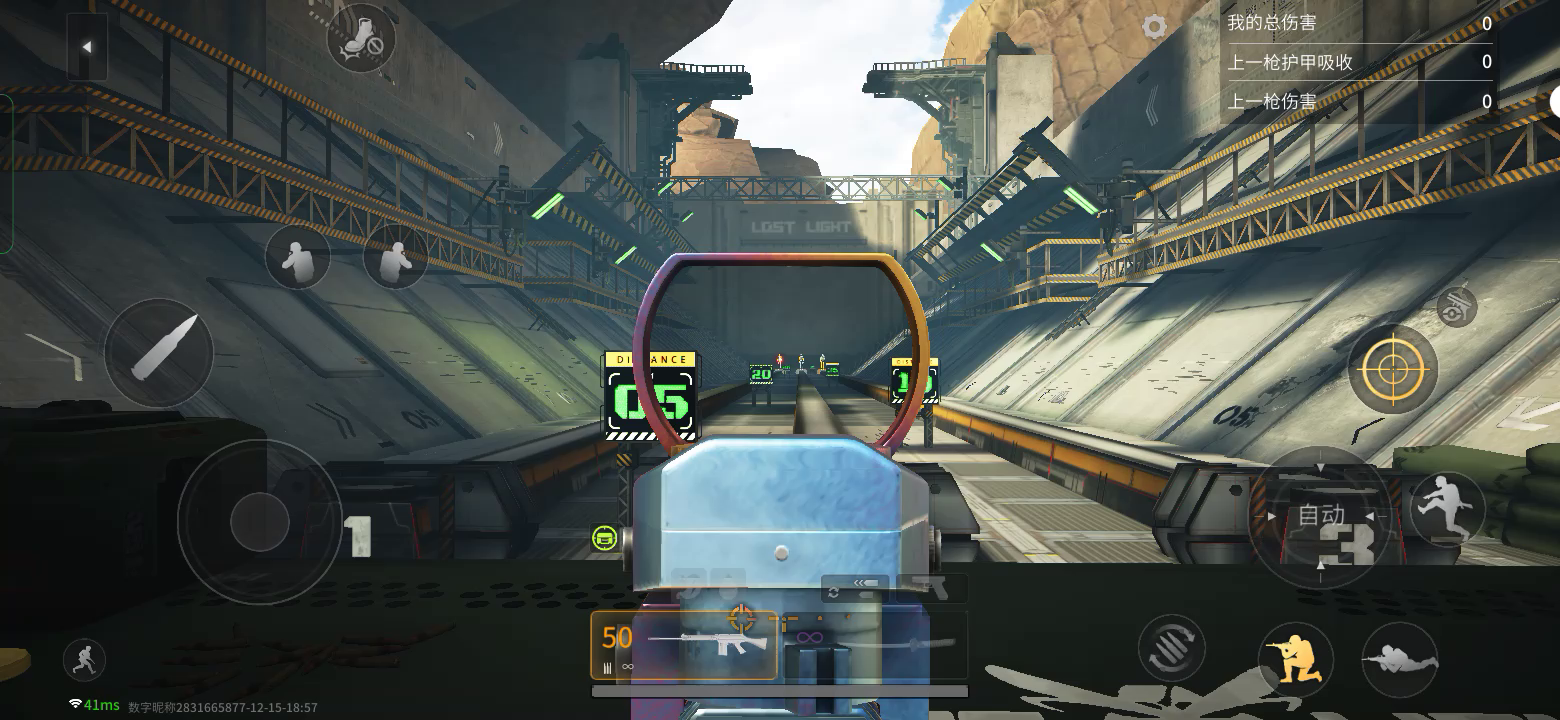Image resolution: width=1560 pixels, height=720 pixels.
Task: Toggle the crouch stance button
Action: coord(1296,658)
